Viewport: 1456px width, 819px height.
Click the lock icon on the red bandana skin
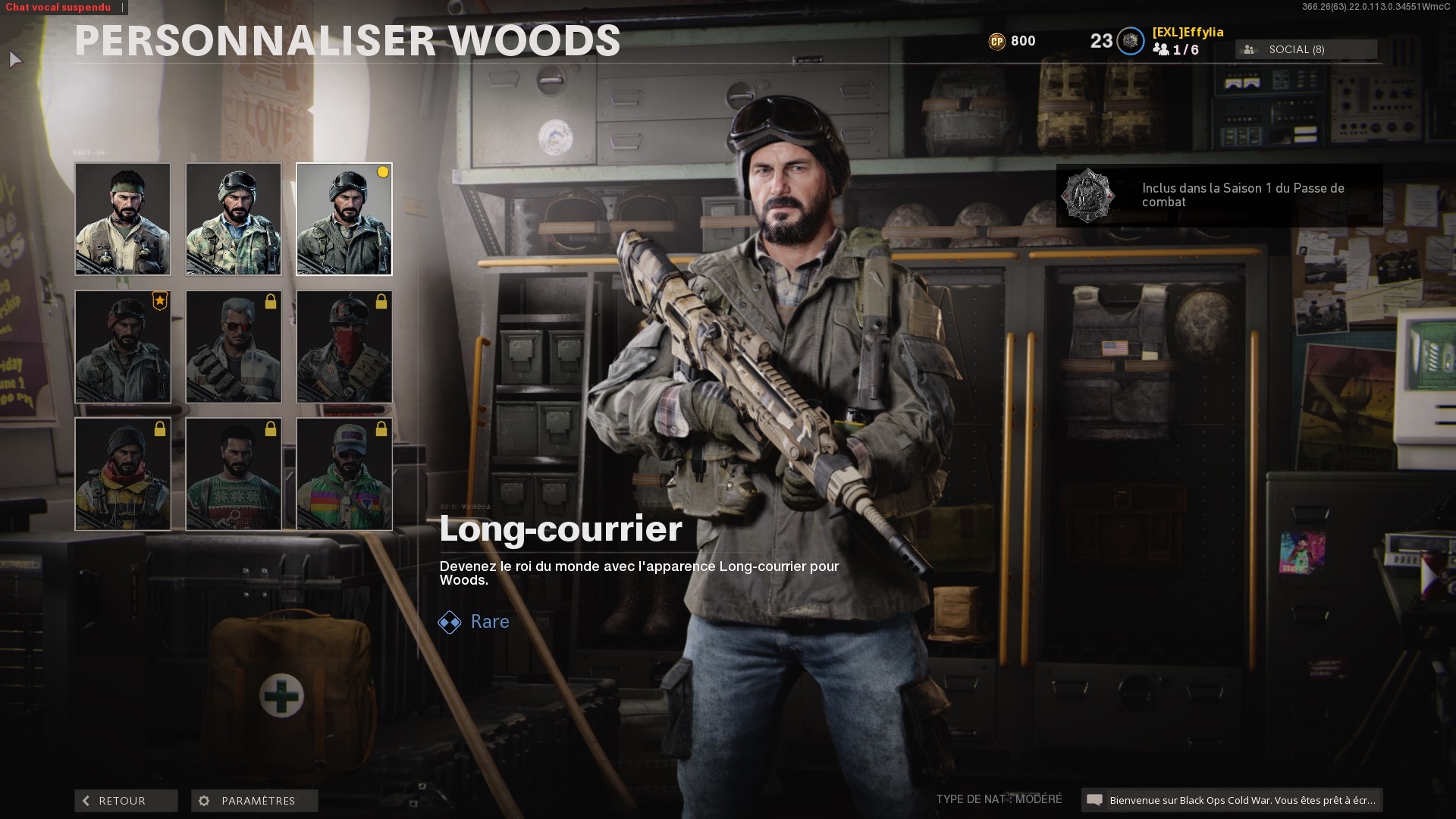pyautogui.click(x=381, y=301)
